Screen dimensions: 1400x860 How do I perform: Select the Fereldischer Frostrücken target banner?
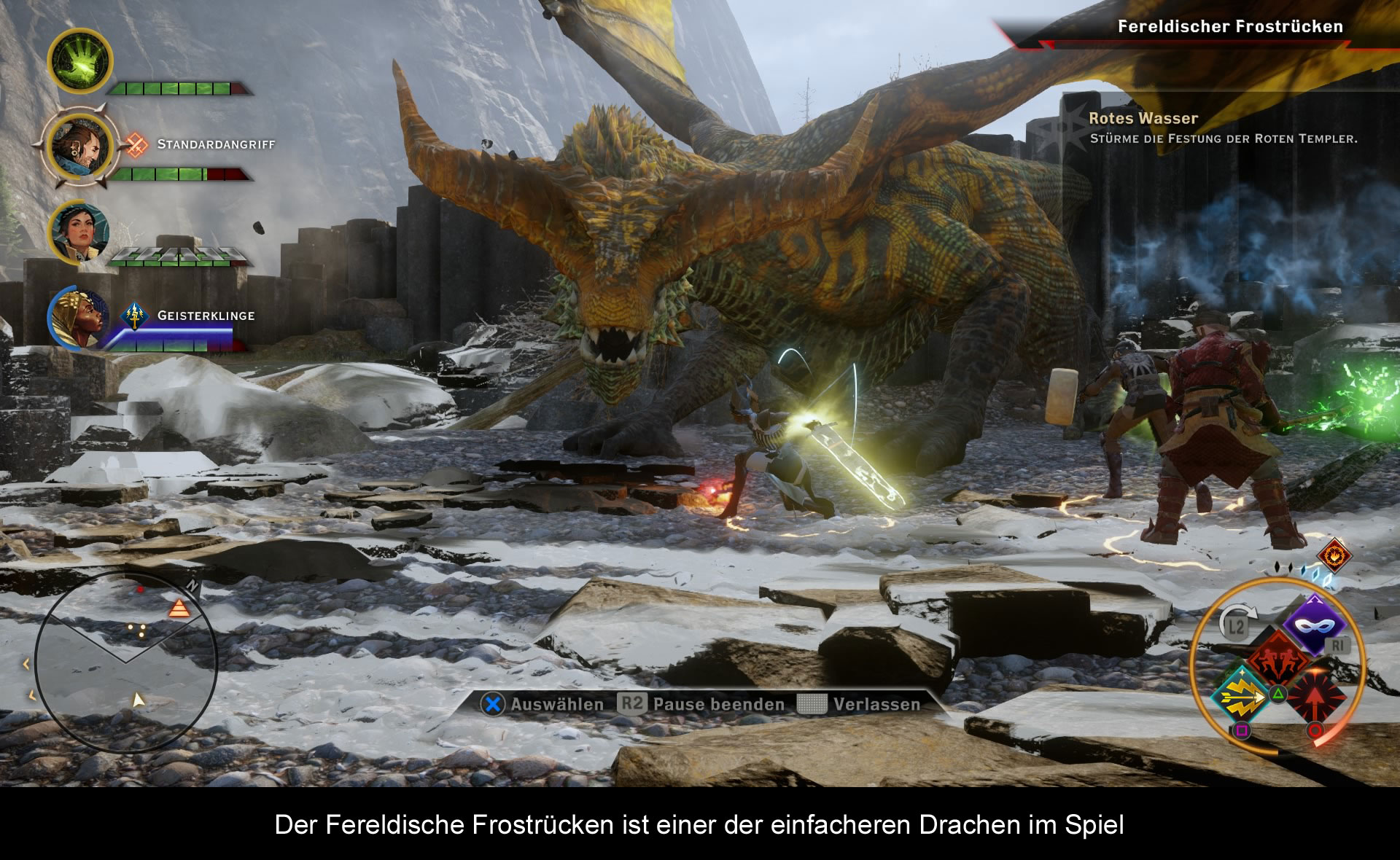click(x=1229, y=27)
